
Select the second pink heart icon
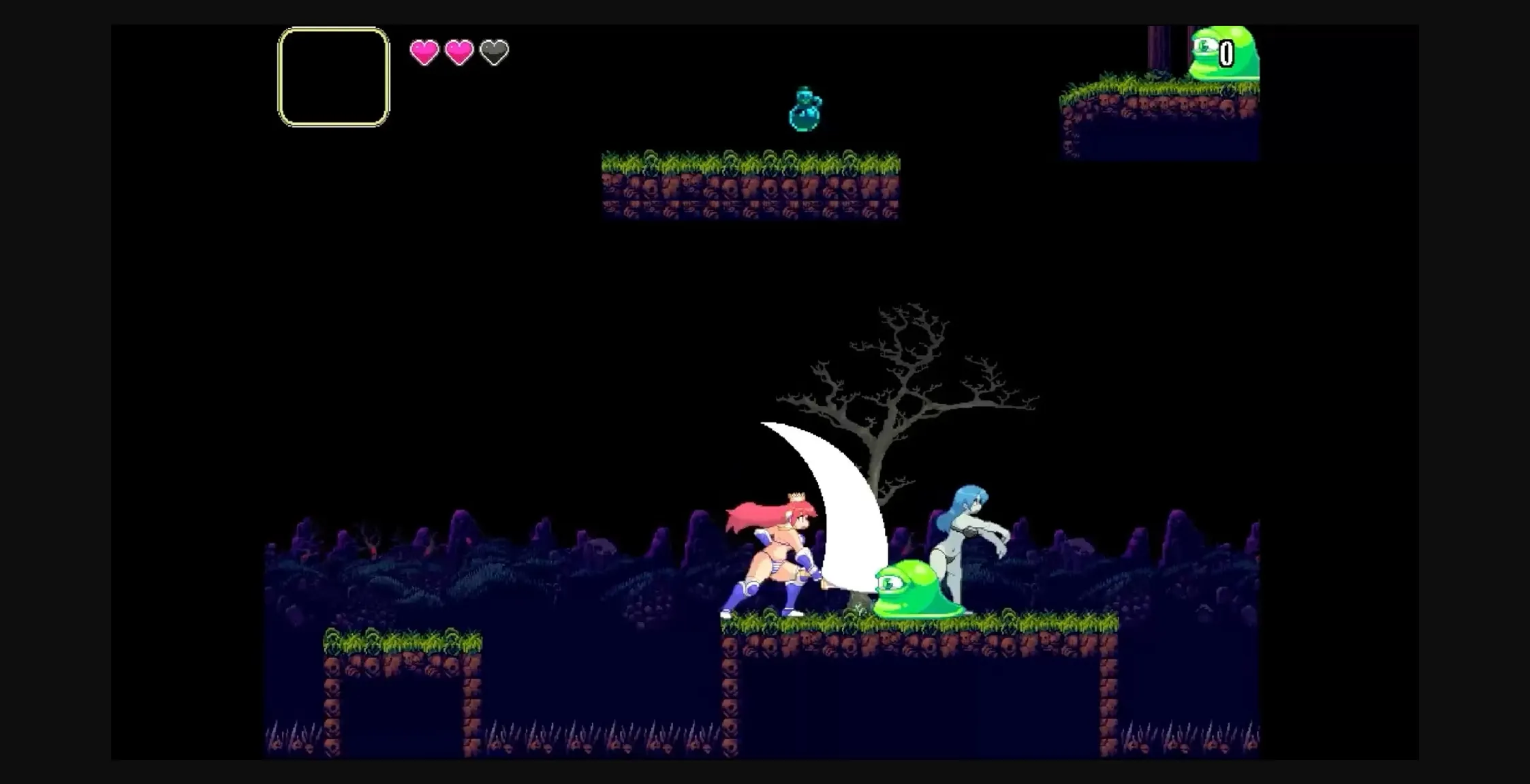460,52
